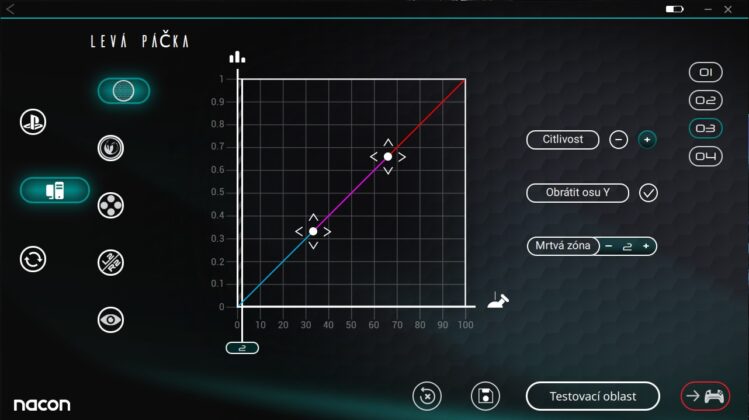Open the left stick settings tab

[123, 91]
